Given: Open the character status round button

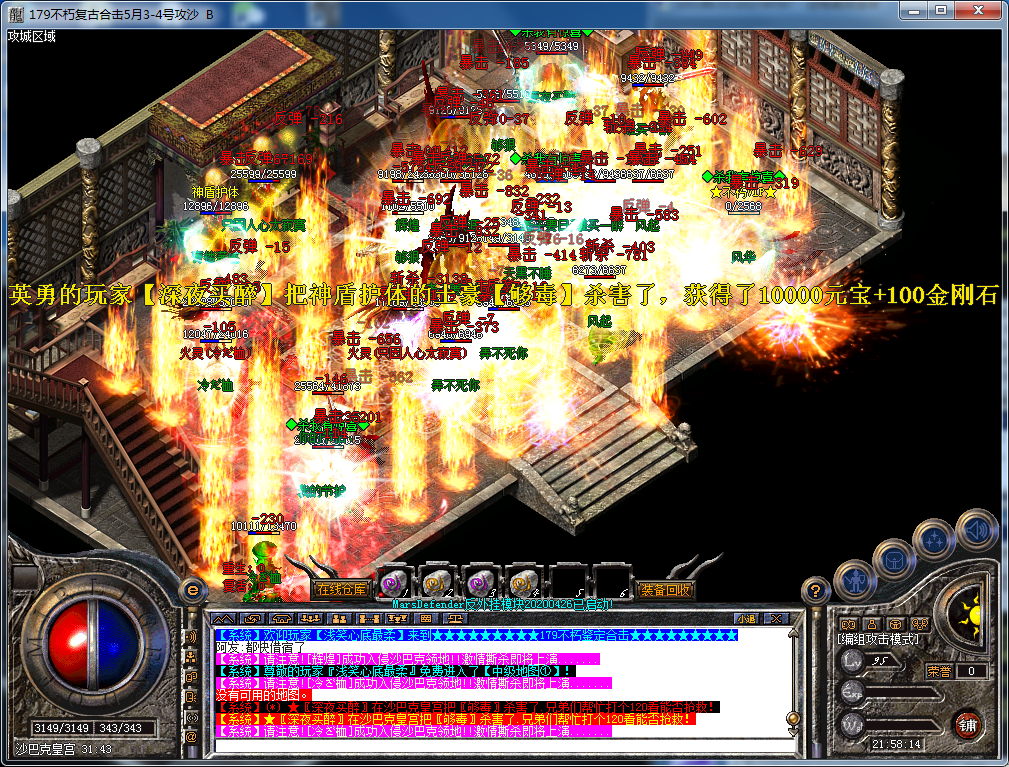Looking at the screenshot, I should coord(853,578).
